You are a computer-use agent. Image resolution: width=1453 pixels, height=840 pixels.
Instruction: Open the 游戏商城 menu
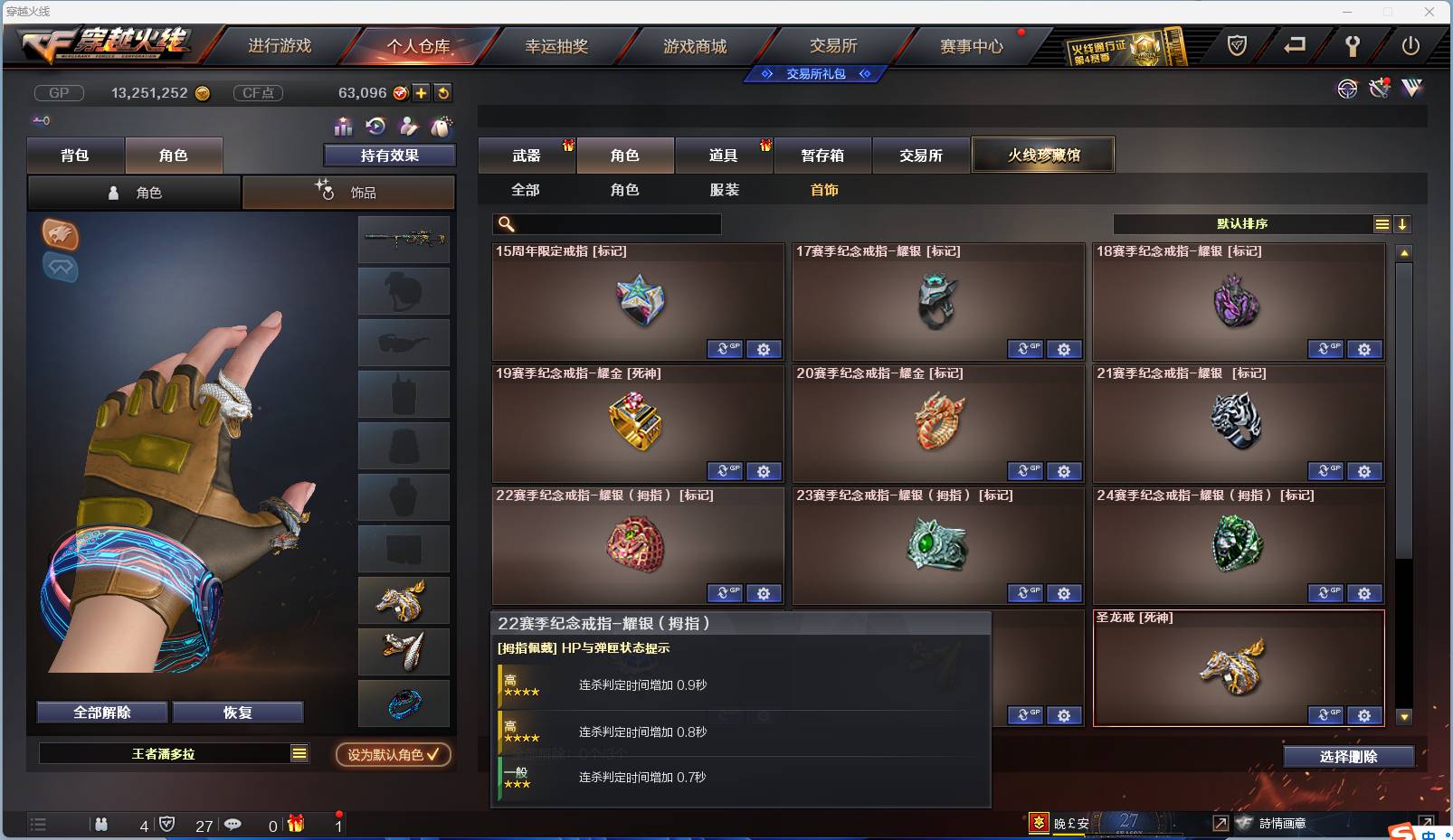point(697,46)
